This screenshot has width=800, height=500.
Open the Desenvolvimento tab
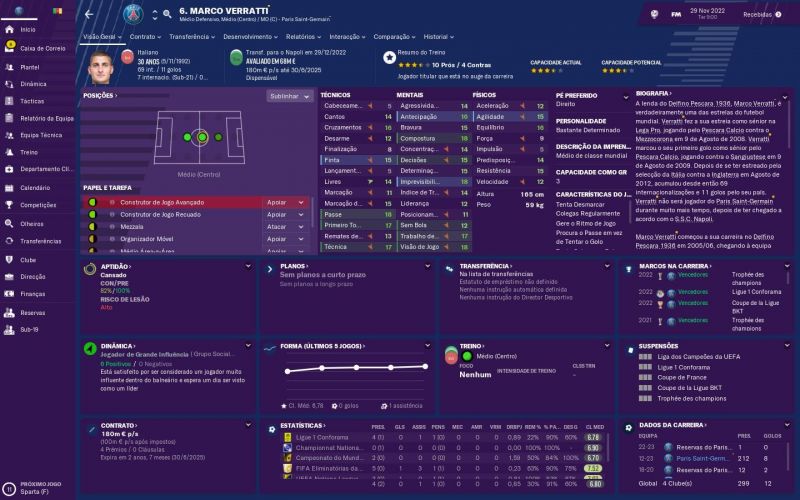tap(248, 36)
